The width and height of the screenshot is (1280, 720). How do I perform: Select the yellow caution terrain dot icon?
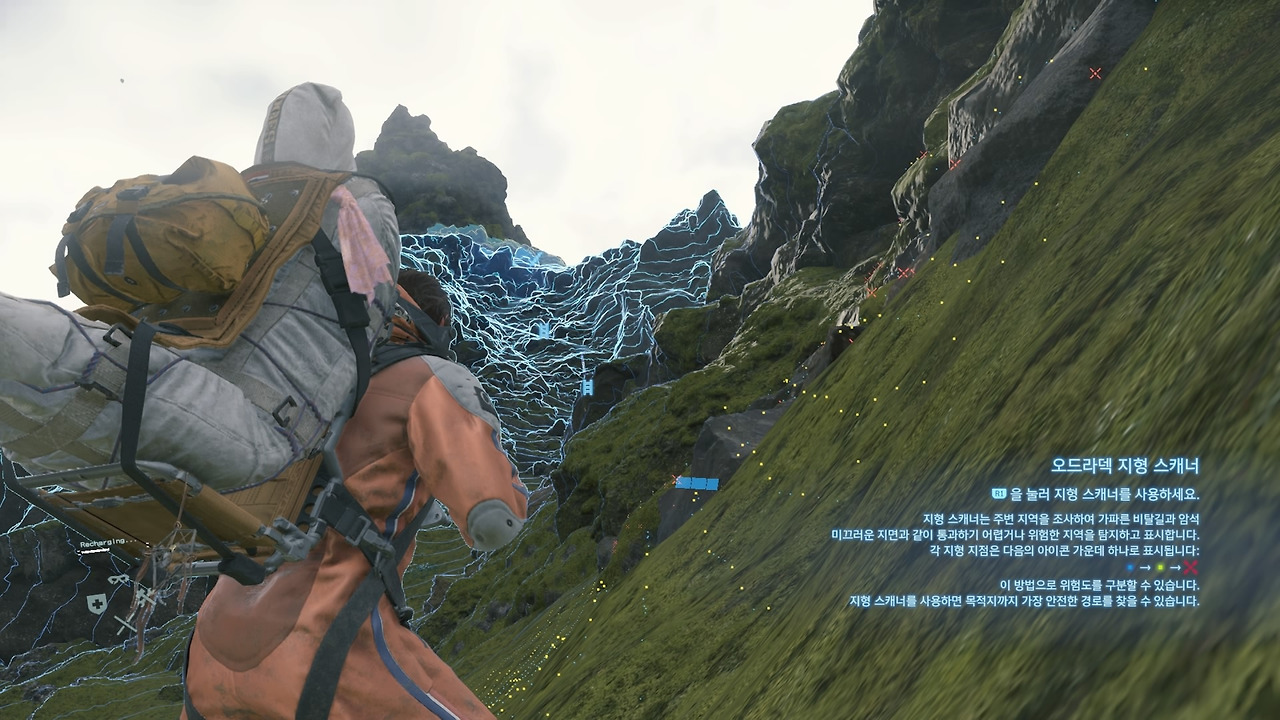pos(1160,567)
